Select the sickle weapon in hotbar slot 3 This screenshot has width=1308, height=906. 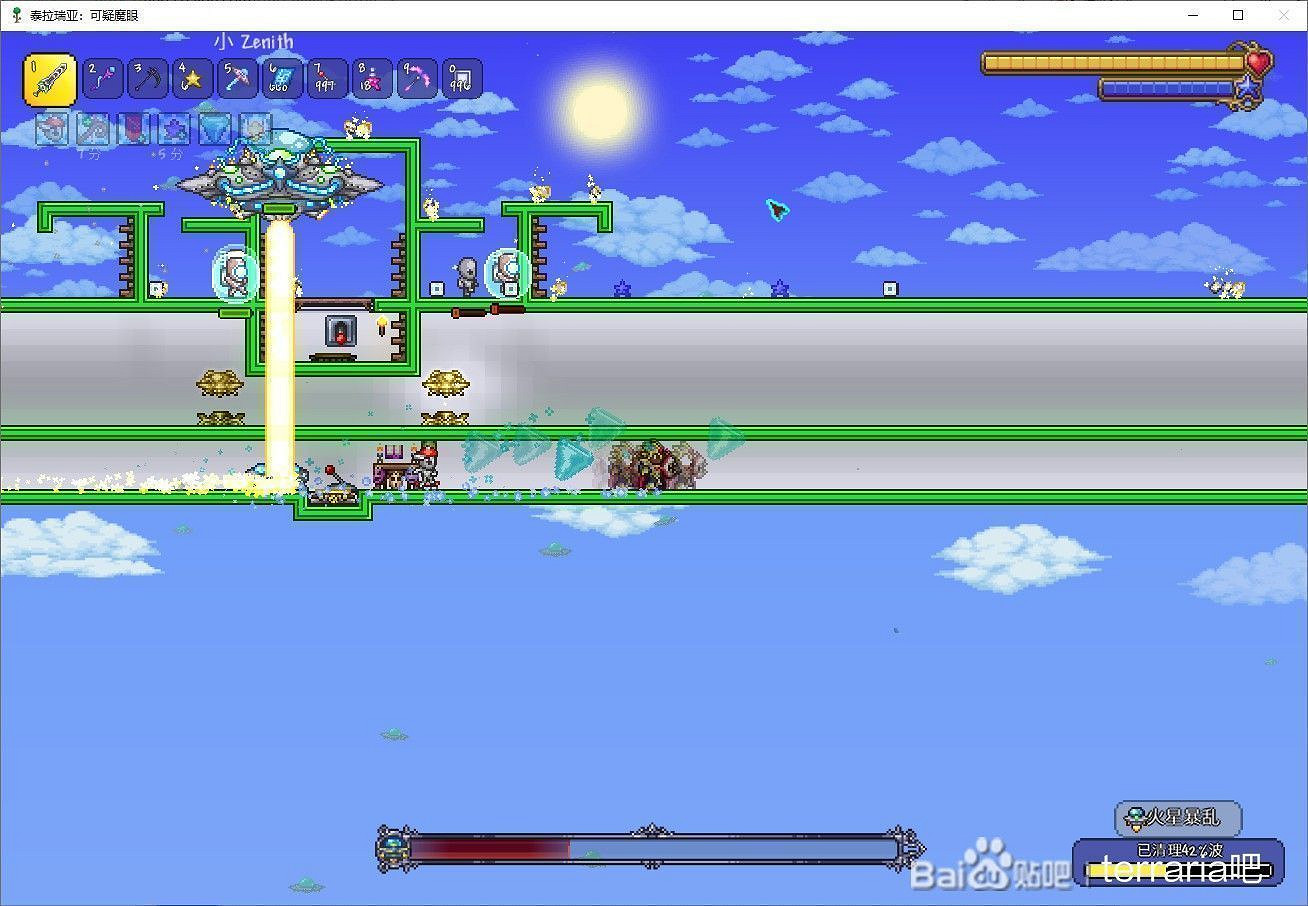pyautogui.click(x=147, y=78)
